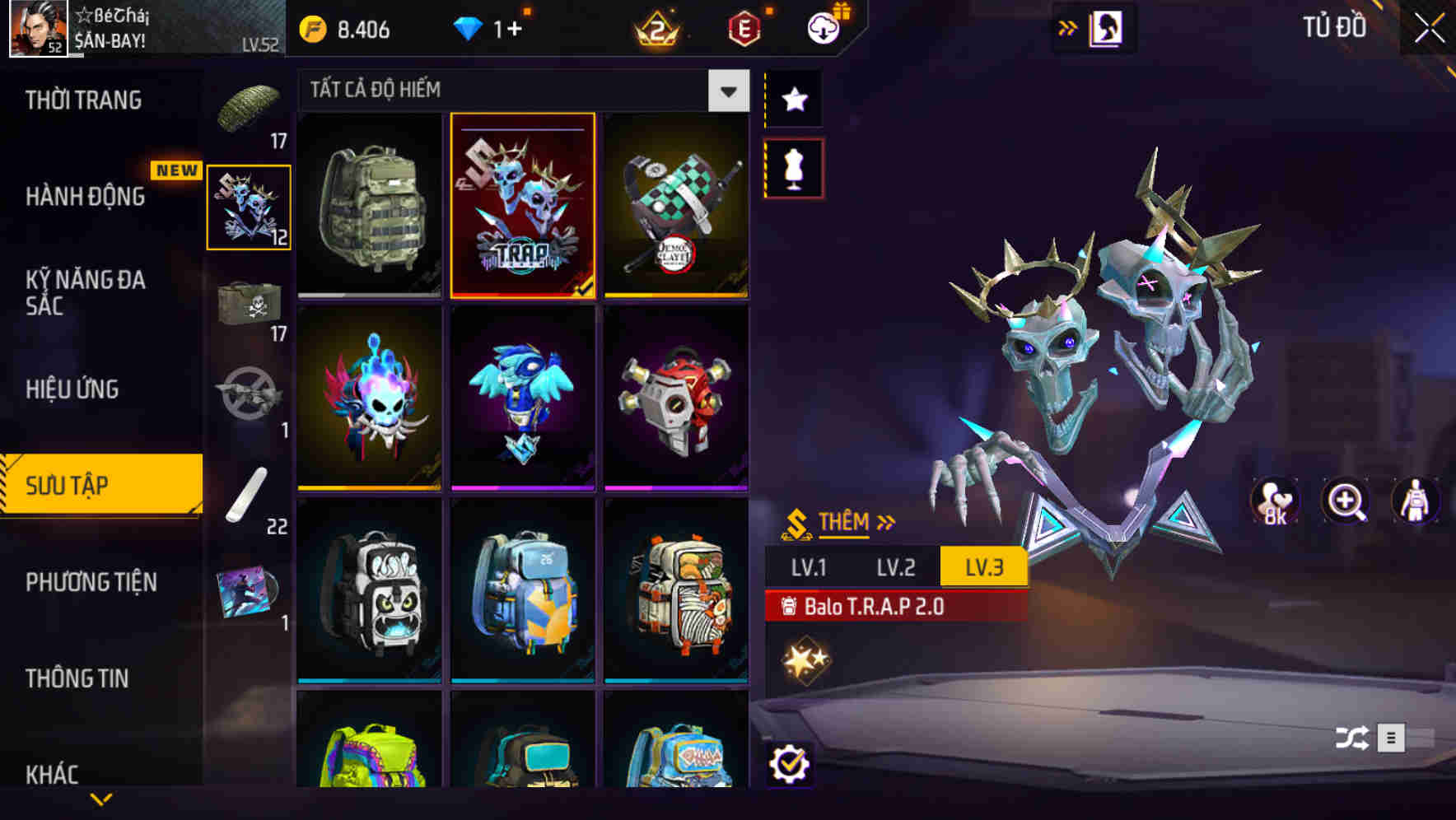
Task: Switch to the LV.2 tab
Action: pos(898,566)
